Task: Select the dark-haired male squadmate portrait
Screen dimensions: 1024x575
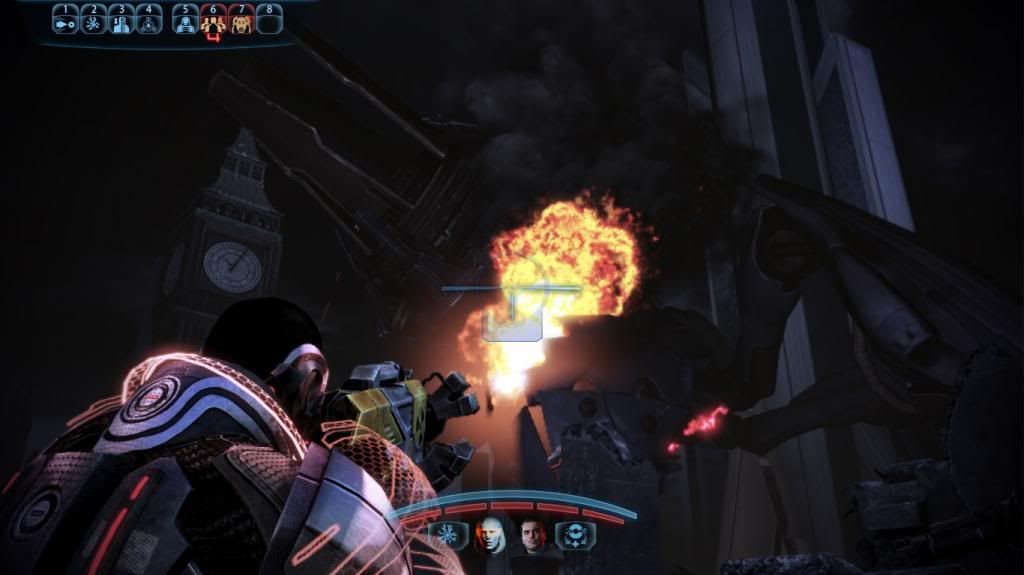Action: point(533,536)
